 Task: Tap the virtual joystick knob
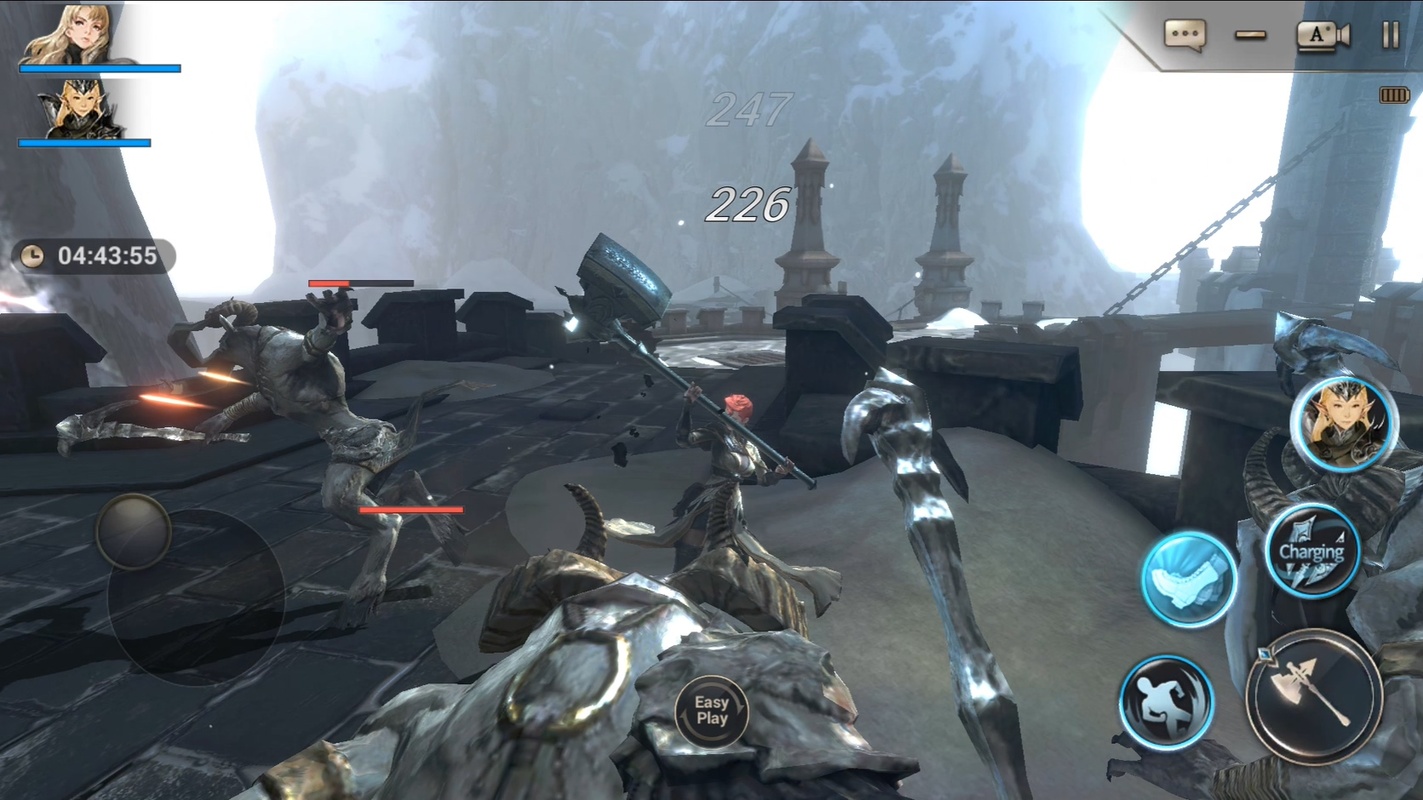(133, 531)
